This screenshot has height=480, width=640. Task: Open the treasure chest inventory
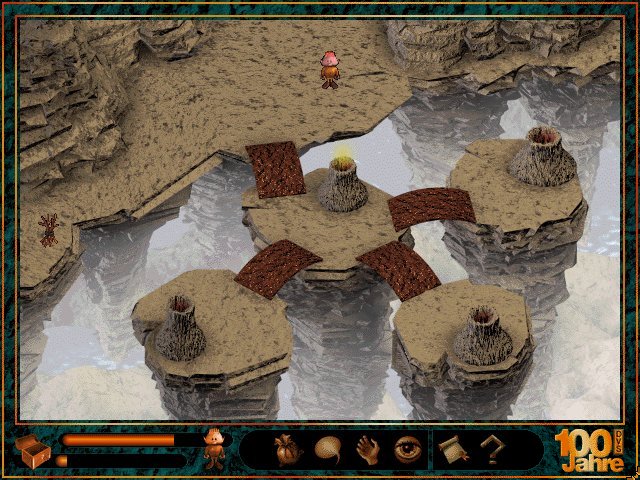click(x=32, y=451)
